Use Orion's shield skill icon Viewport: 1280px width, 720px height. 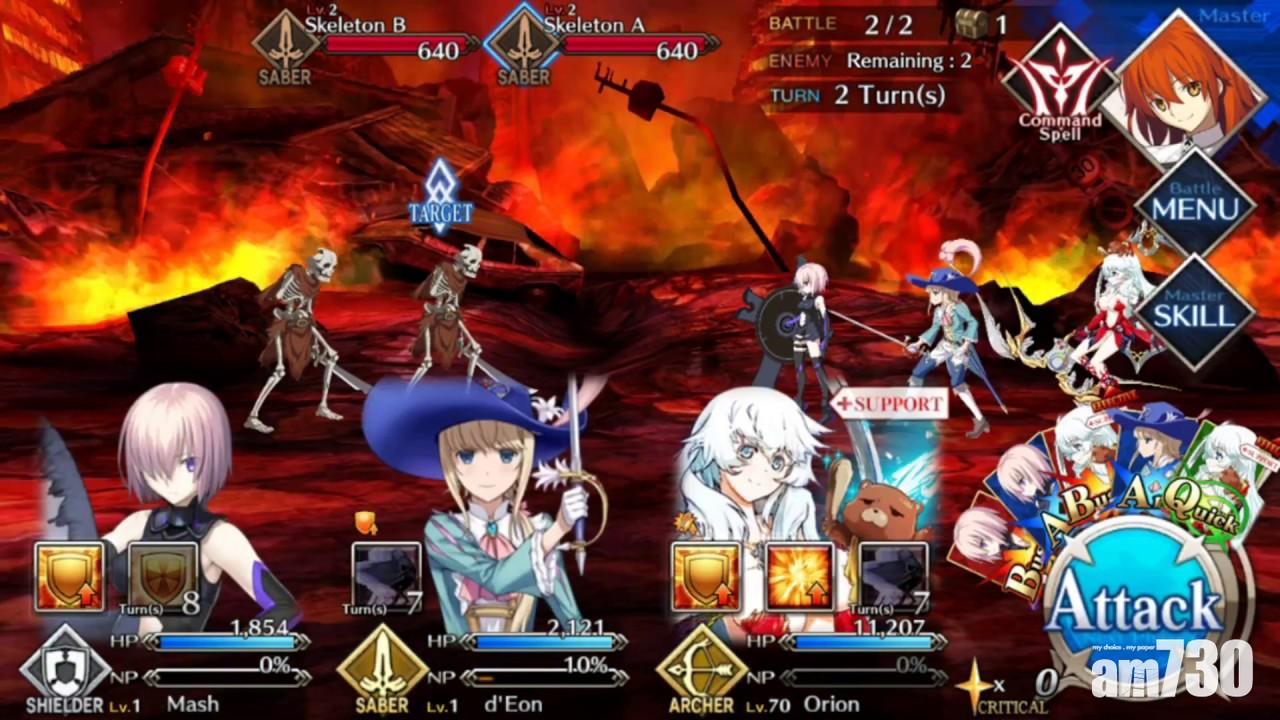click(x=706, y=577)
